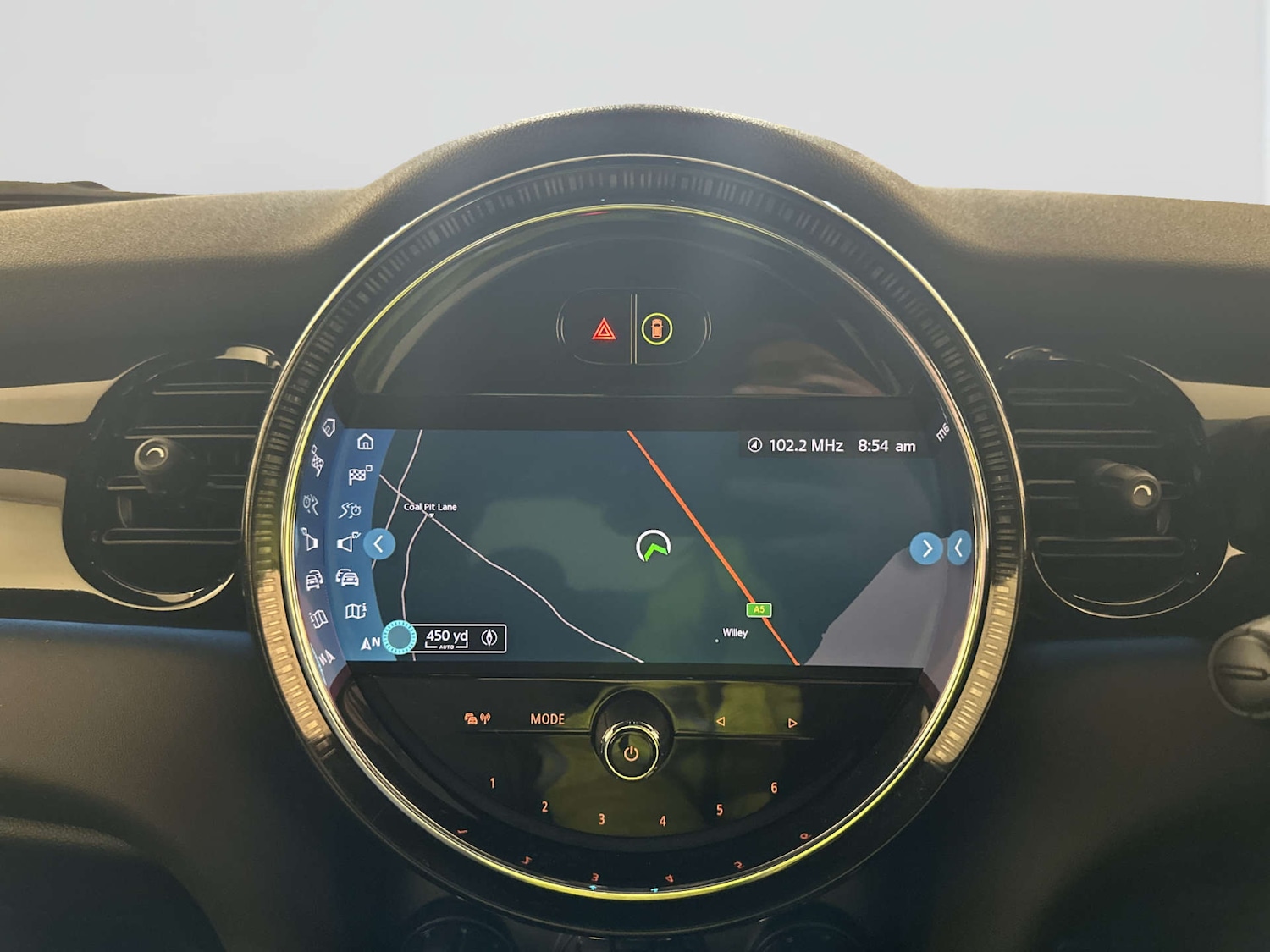Image resolution: width=1270 pixels, height=952 pixels.
Task: Toggle the traffic announcements radio icon
Action: click(477, 719)
